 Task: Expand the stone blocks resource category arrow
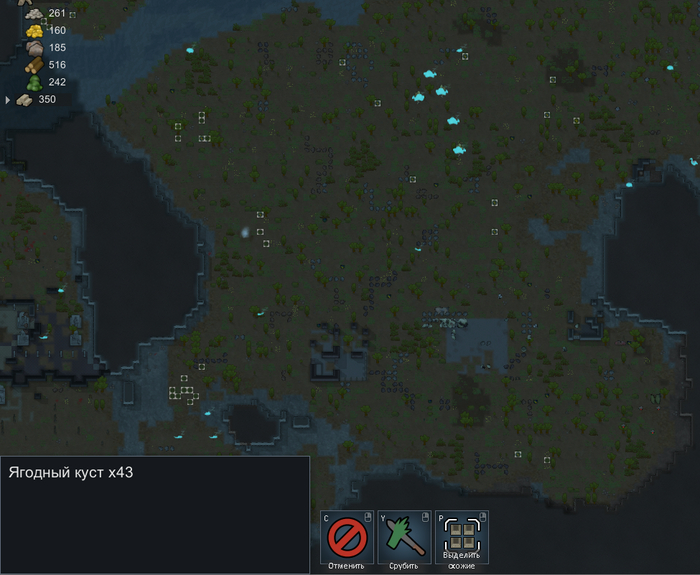click(x=8, y=100)
